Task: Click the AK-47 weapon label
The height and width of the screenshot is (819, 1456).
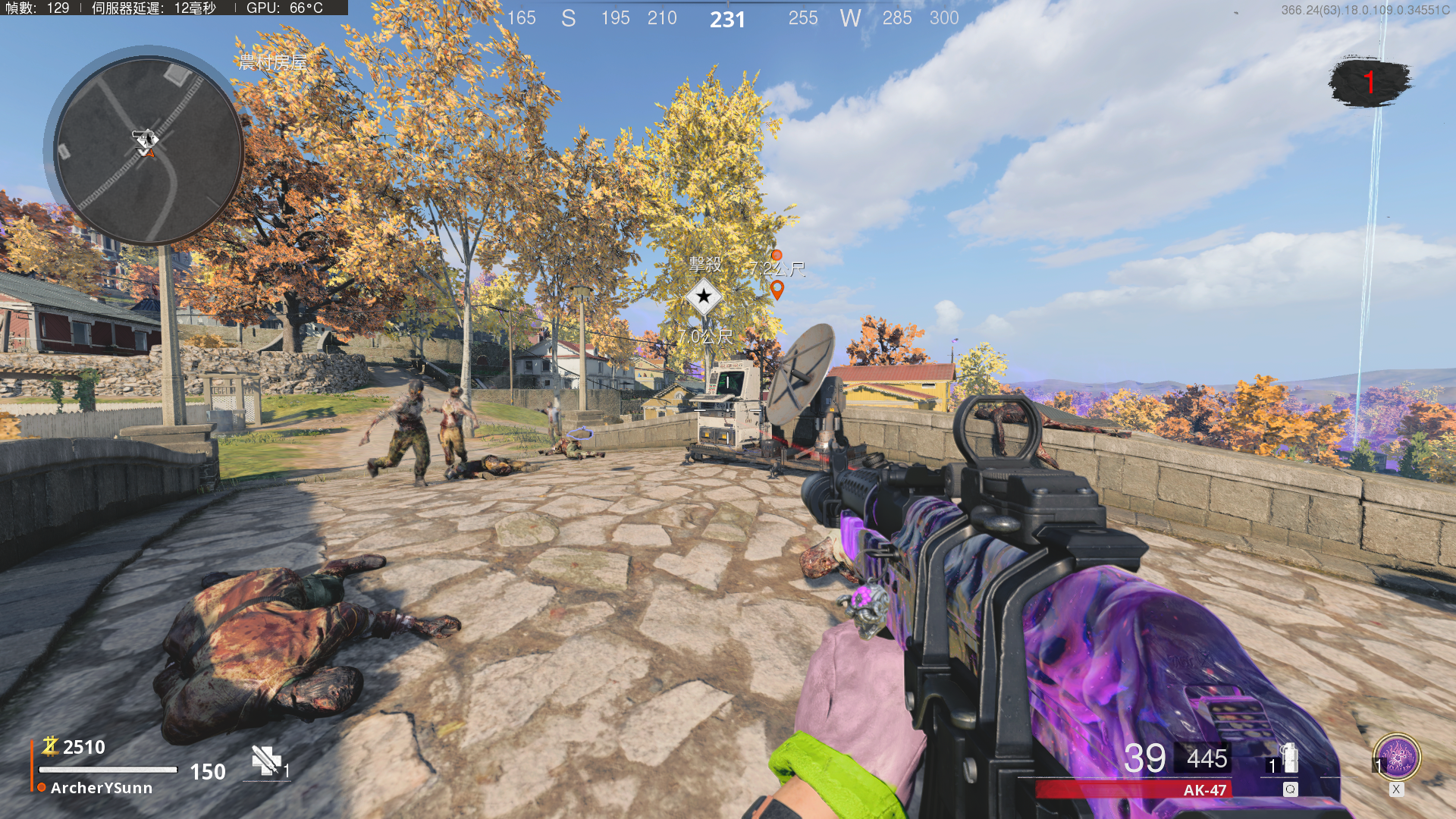Action: click(1204, 790)
